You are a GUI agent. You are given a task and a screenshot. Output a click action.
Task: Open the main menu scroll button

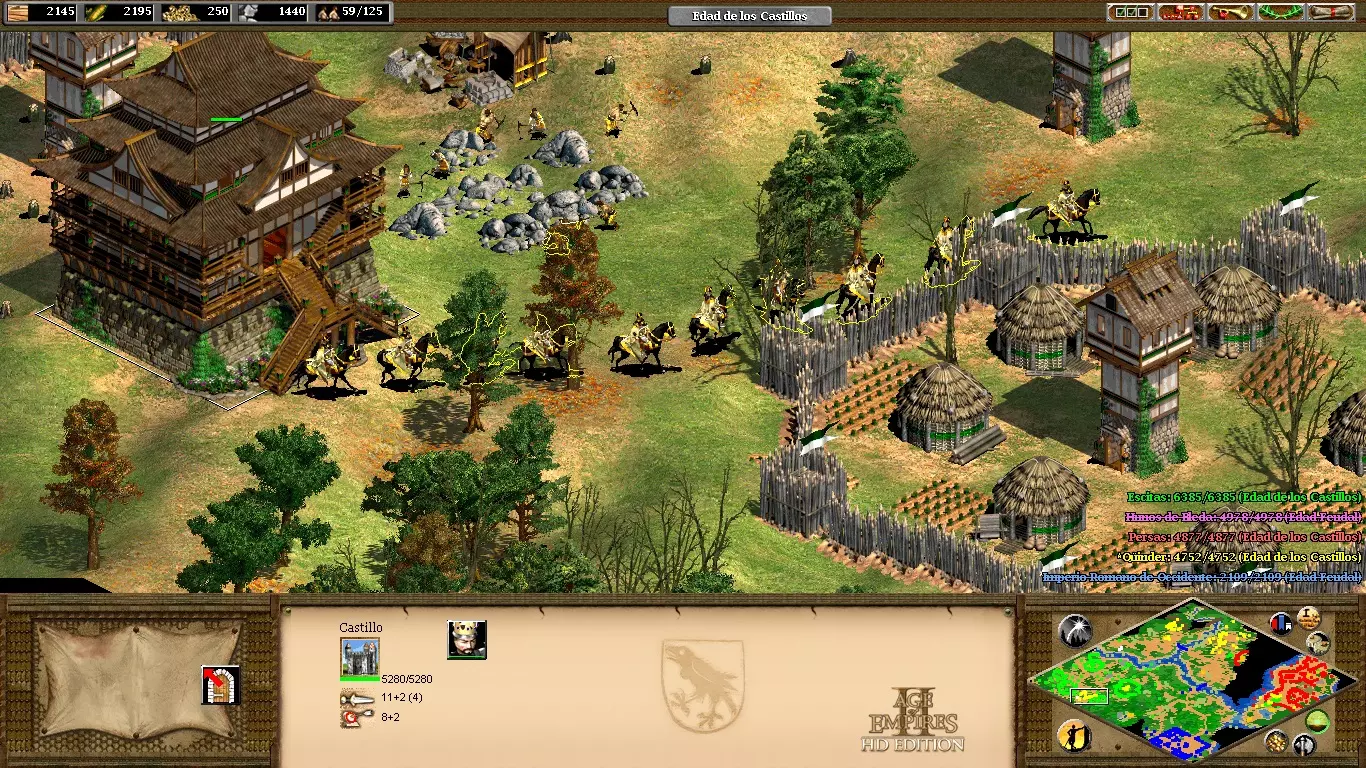point(1331,13)
